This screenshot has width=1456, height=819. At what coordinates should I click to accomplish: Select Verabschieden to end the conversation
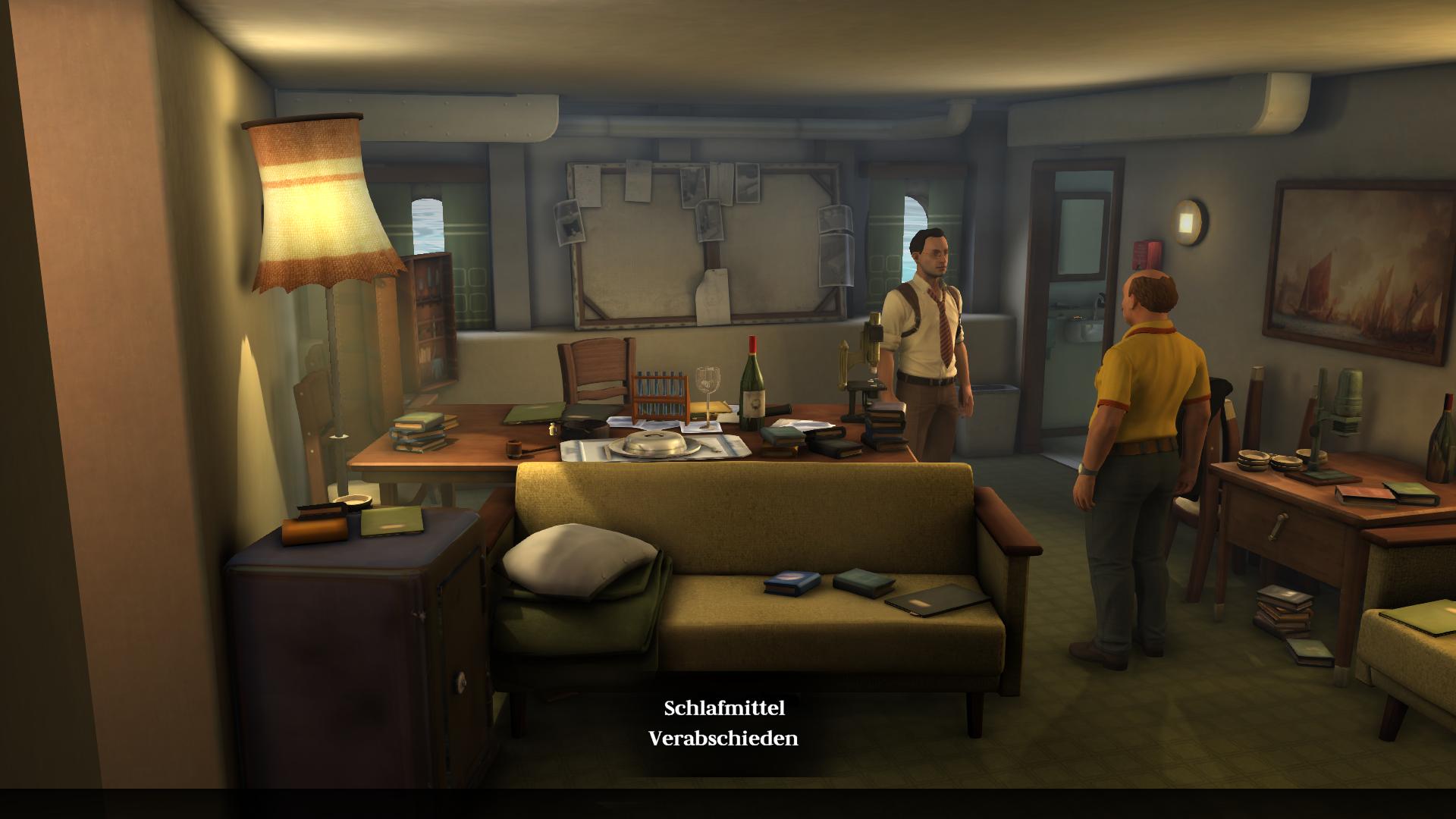723,739
